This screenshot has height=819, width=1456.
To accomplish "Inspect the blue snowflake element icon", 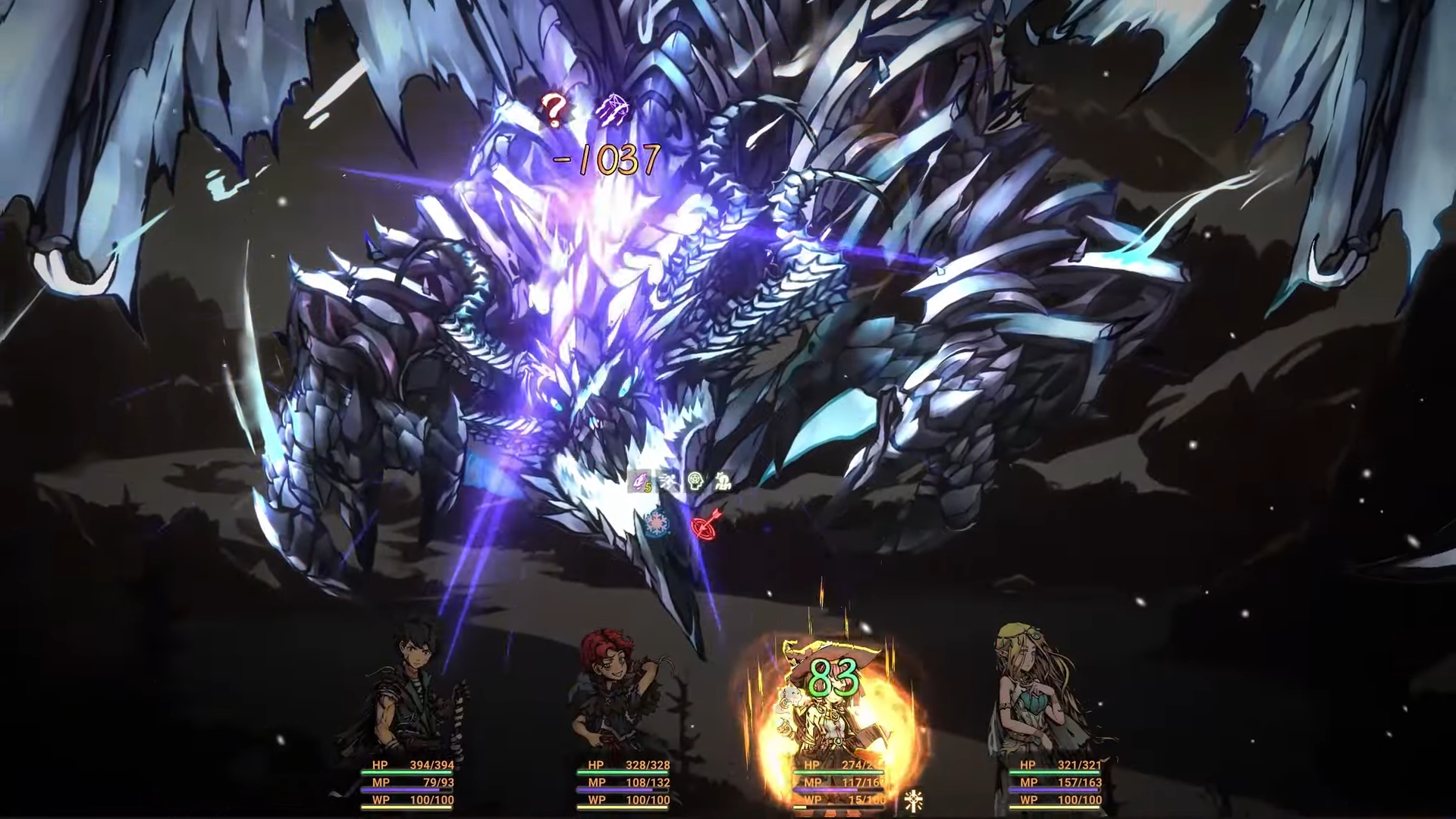I will pyautogui.click(x=655, y=523).
